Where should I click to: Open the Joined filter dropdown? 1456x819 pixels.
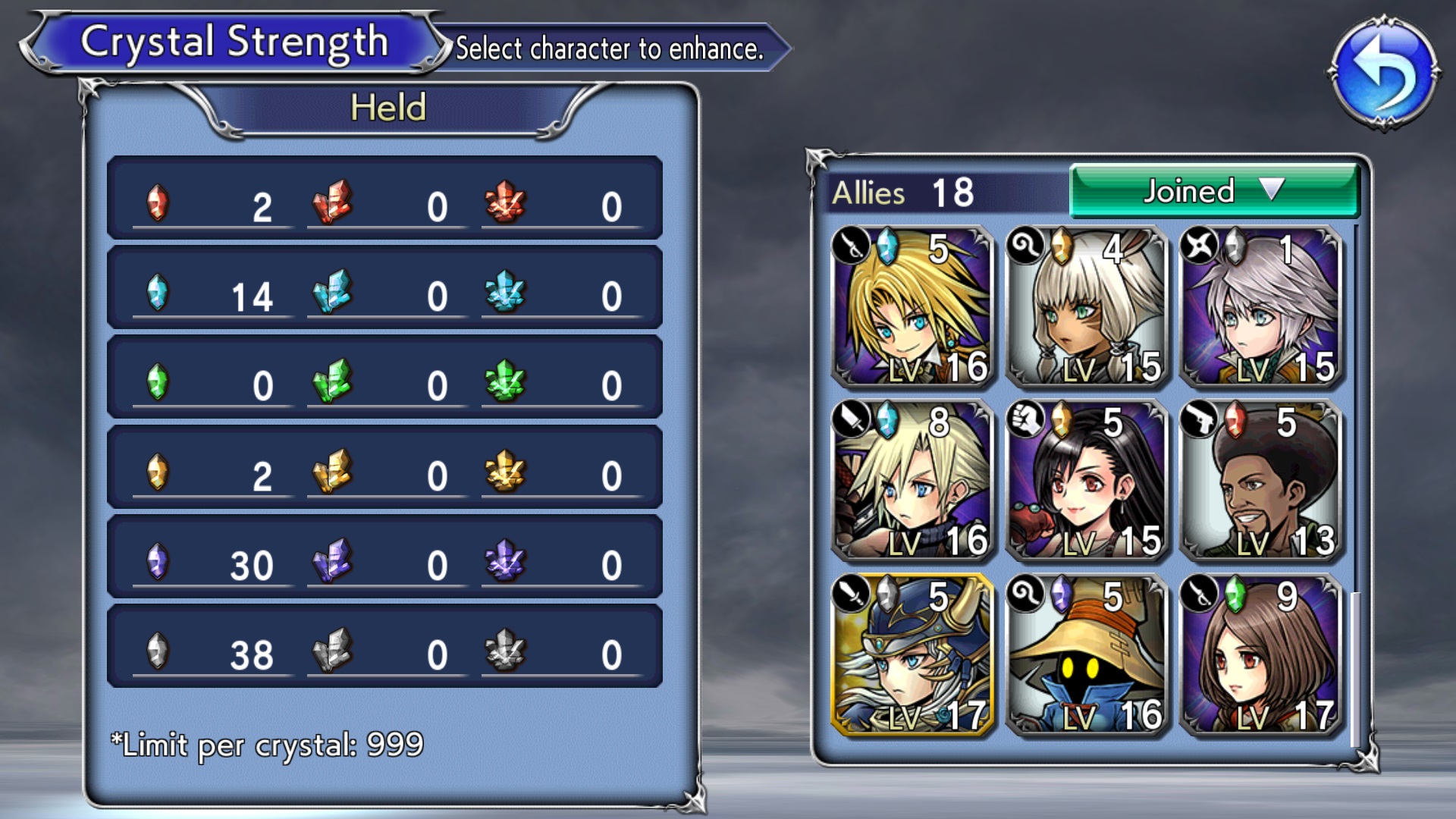click(1214, 191)
